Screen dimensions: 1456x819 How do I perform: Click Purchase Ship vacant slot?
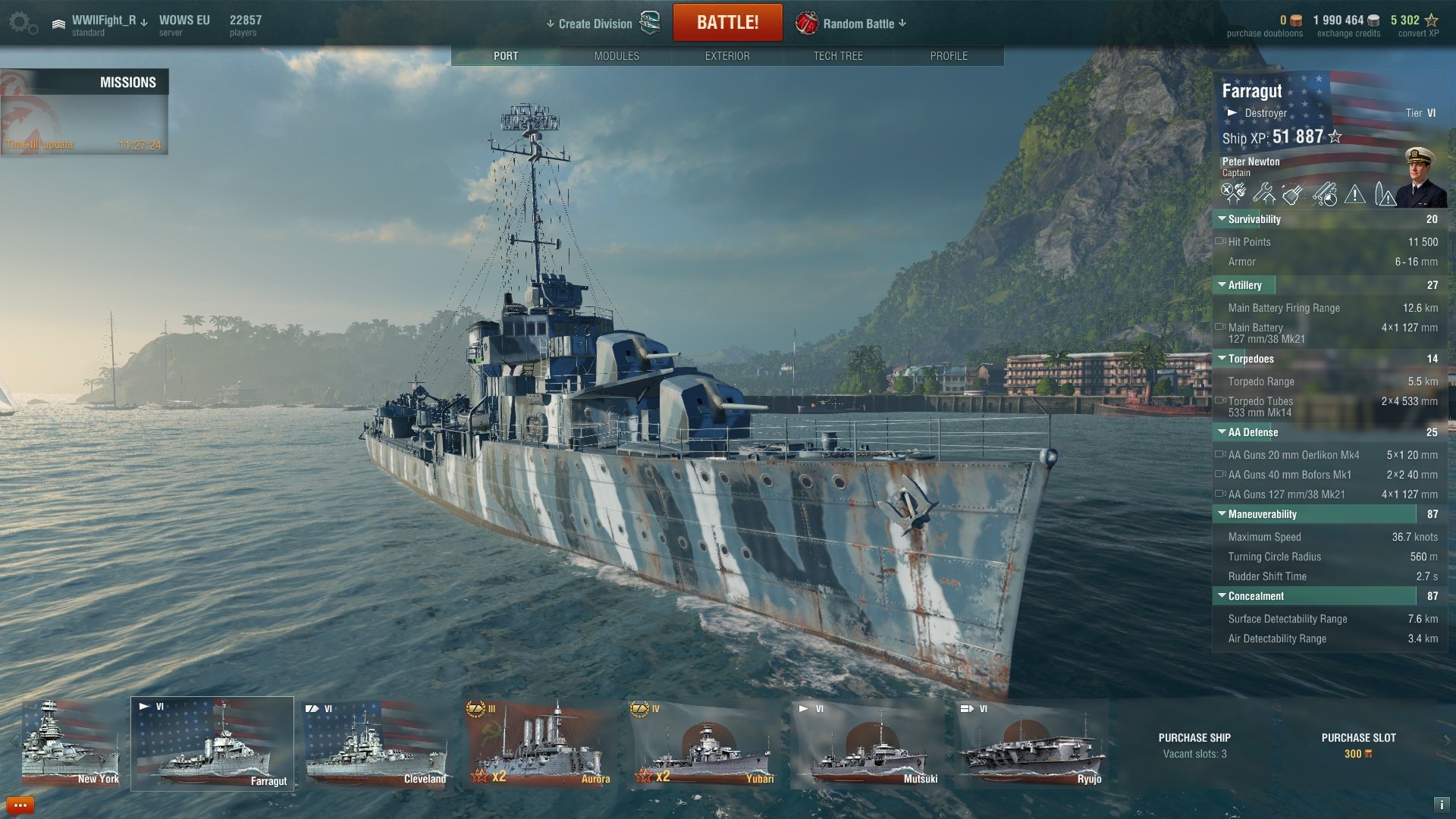(x=1194, y=745)
